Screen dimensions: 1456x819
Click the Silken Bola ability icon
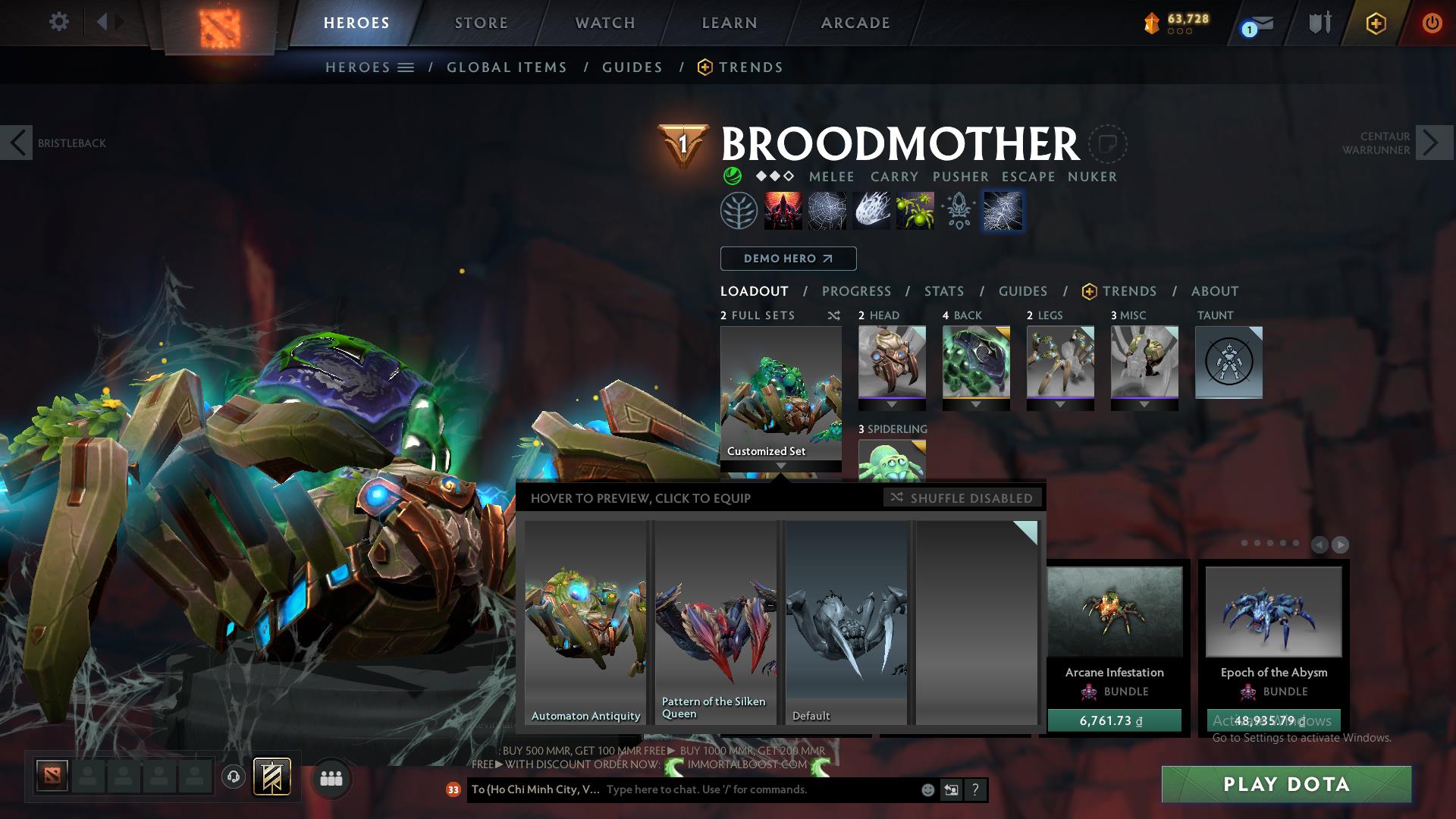point(872,211)
